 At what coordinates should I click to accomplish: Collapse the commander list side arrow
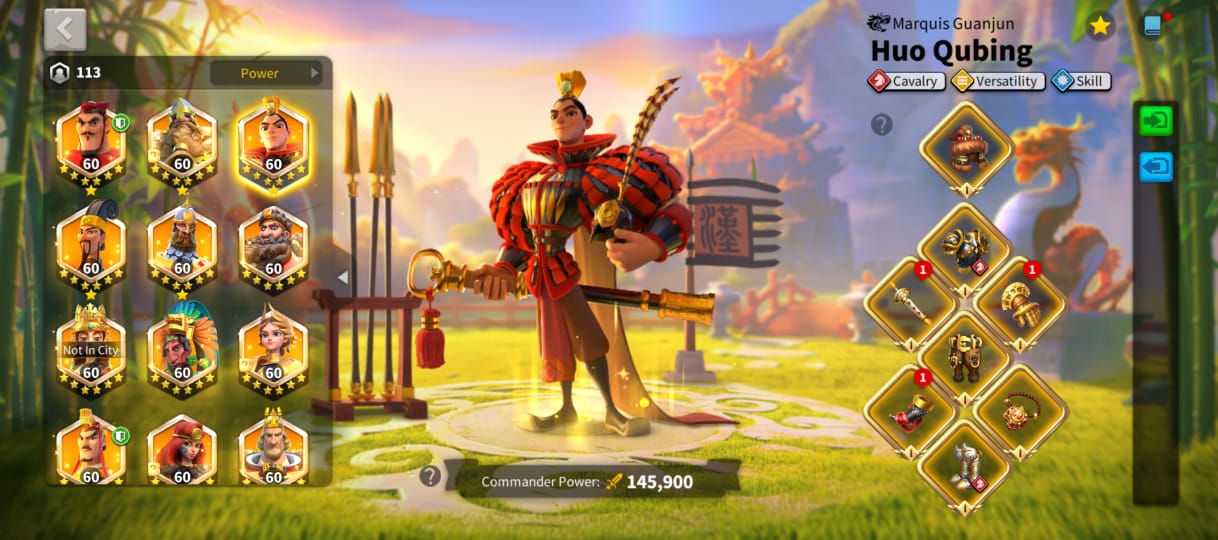342,277
